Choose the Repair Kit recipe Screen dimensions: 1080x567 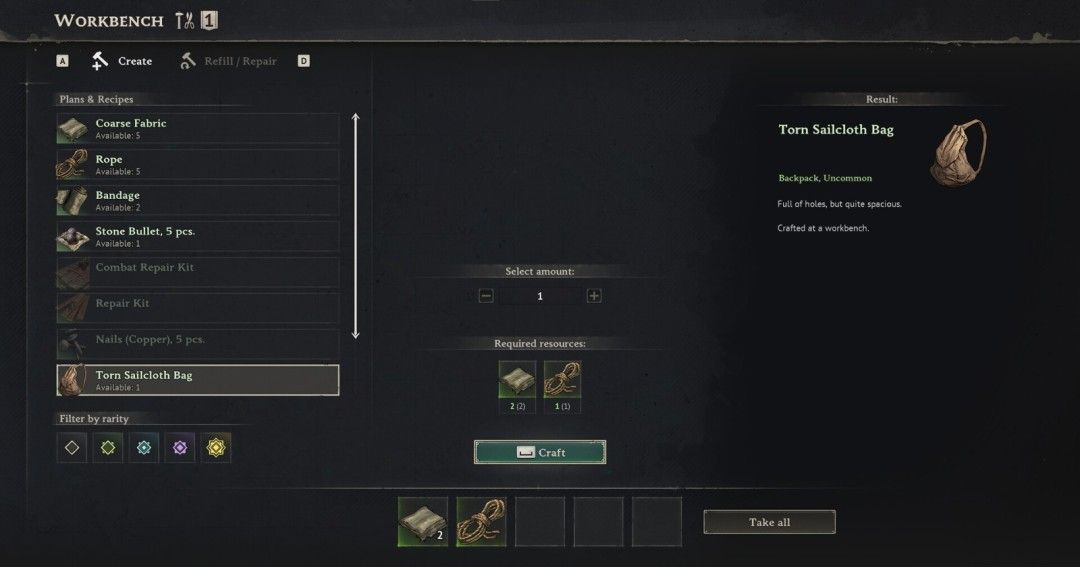[x=198, y=309]
